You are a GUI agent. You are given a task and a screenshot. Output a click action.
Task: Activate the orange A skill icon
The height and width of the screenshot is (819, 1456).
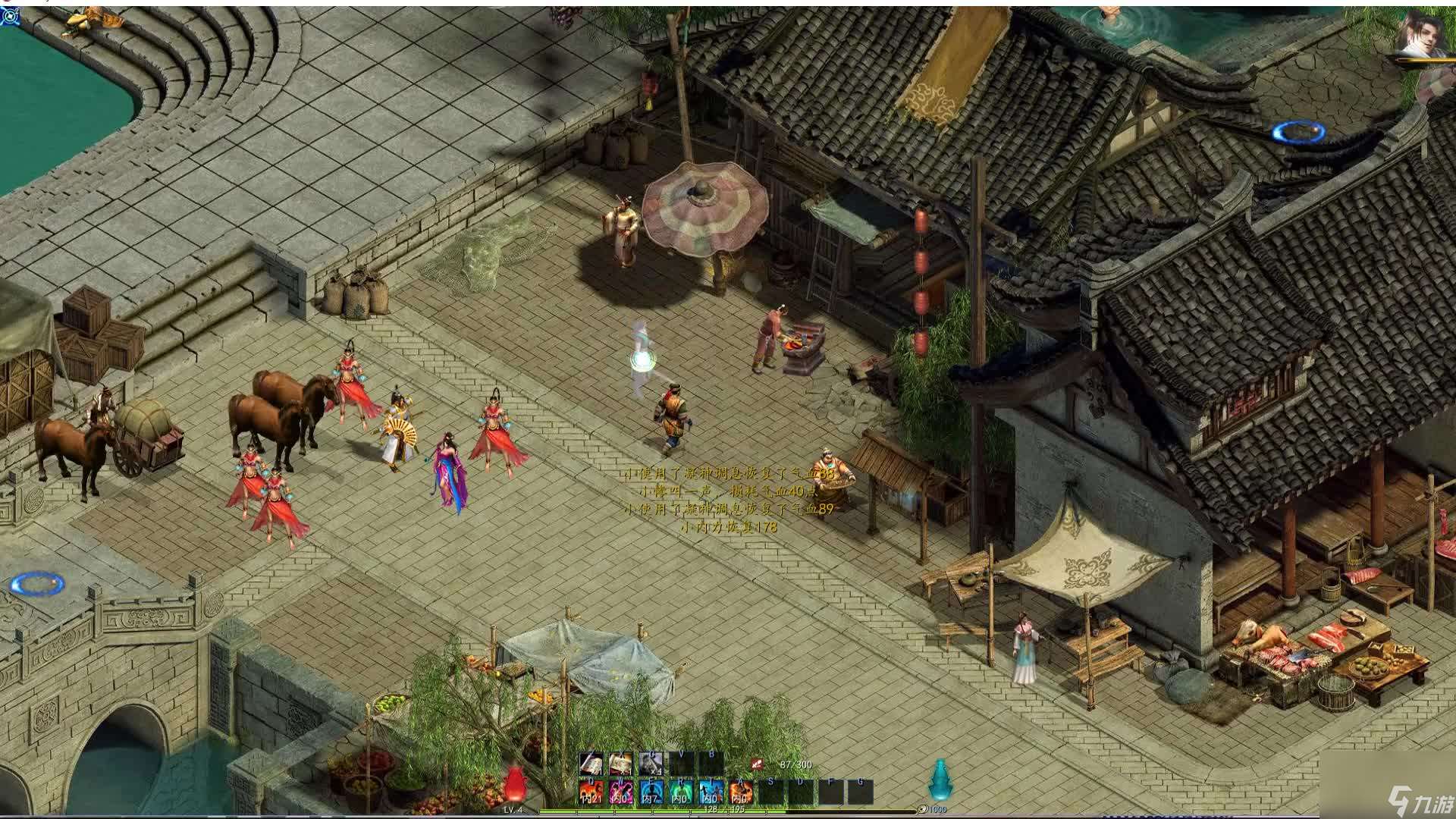click(x=741, y=790)
